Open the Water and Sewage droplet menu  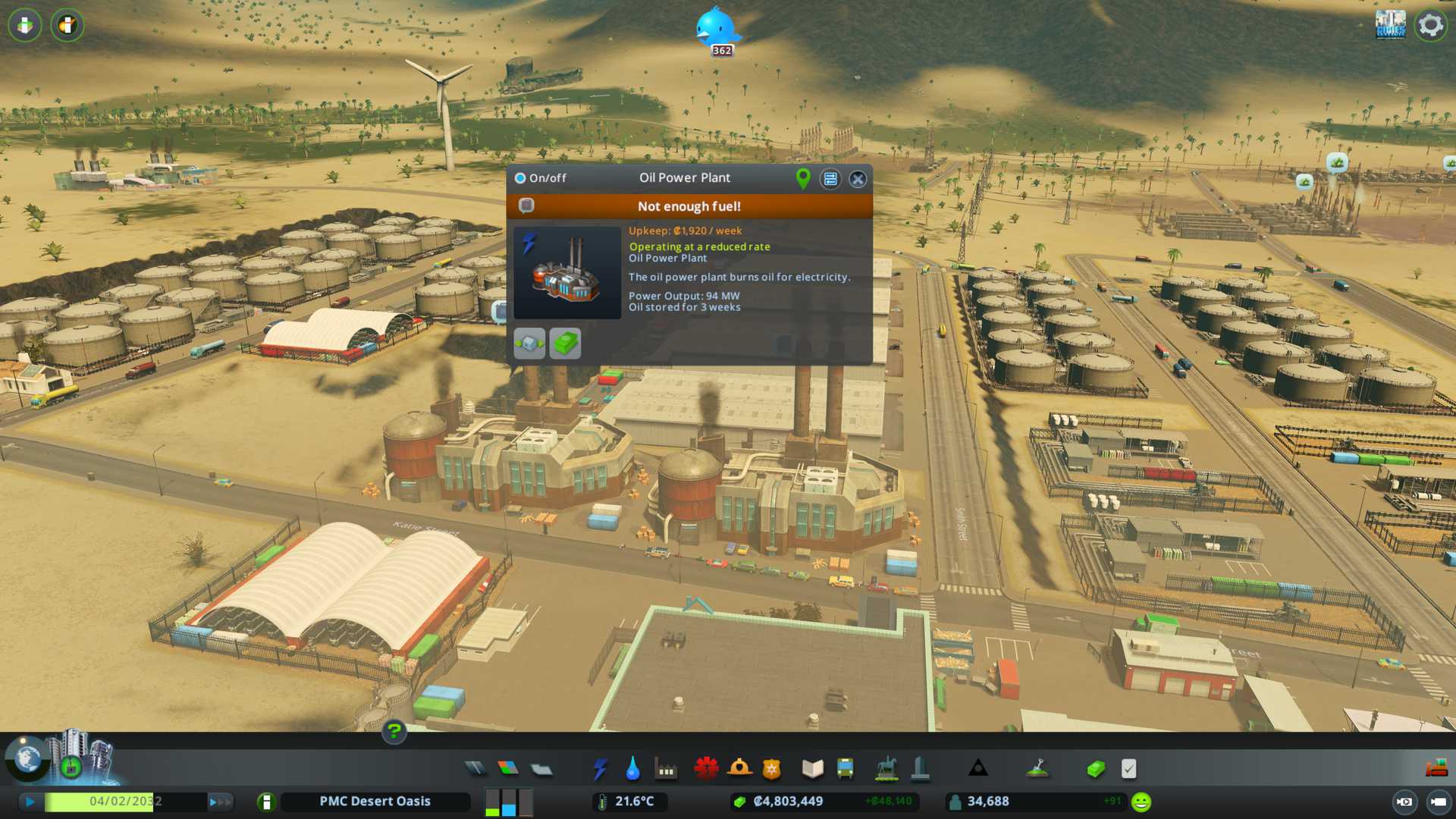coord(632,769)
